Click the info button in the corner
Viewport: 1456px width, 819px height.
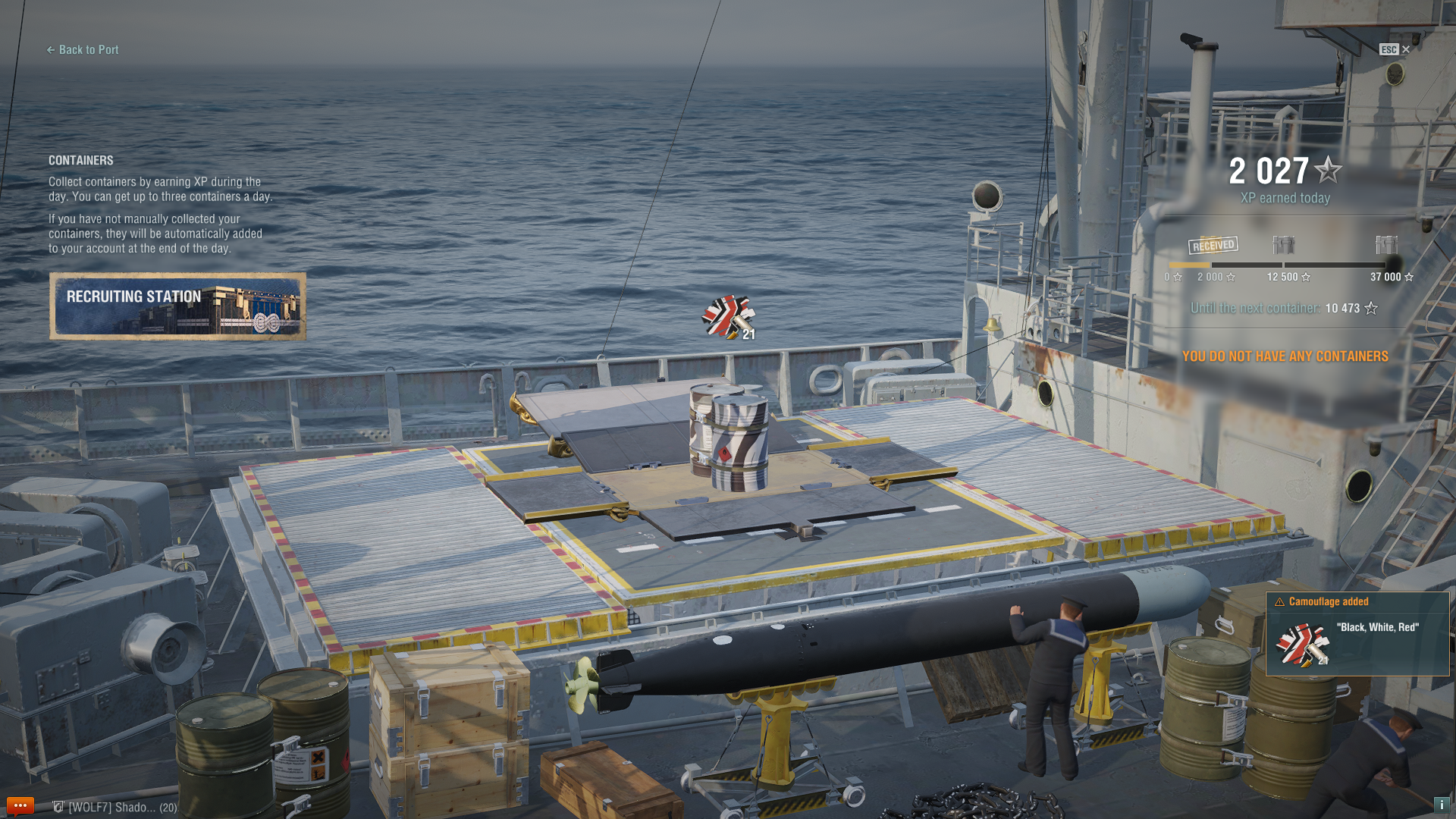(x=1441, y=805)
